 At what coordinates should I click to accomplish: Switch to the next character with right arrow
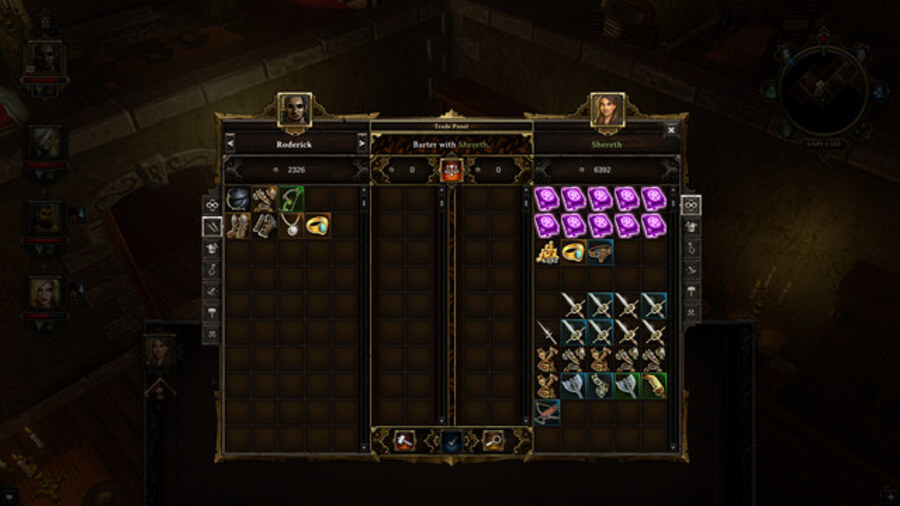pyautogui.click(x=362, y=144)
